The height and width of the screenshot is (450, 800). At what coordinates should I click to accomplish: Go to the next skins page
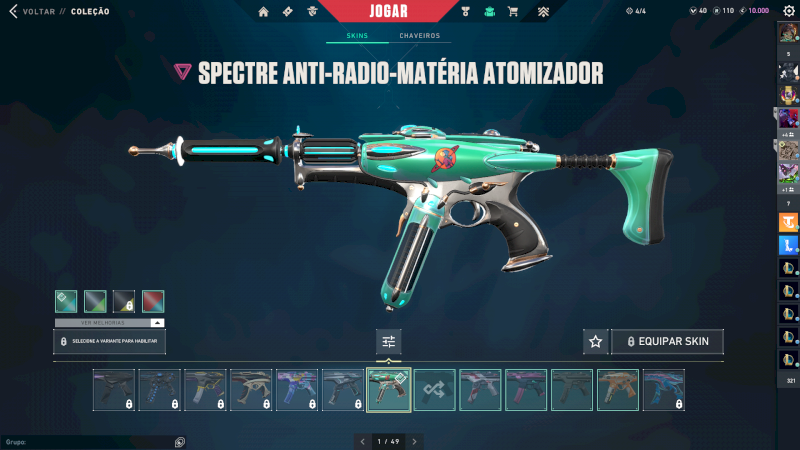coord(414,441)
